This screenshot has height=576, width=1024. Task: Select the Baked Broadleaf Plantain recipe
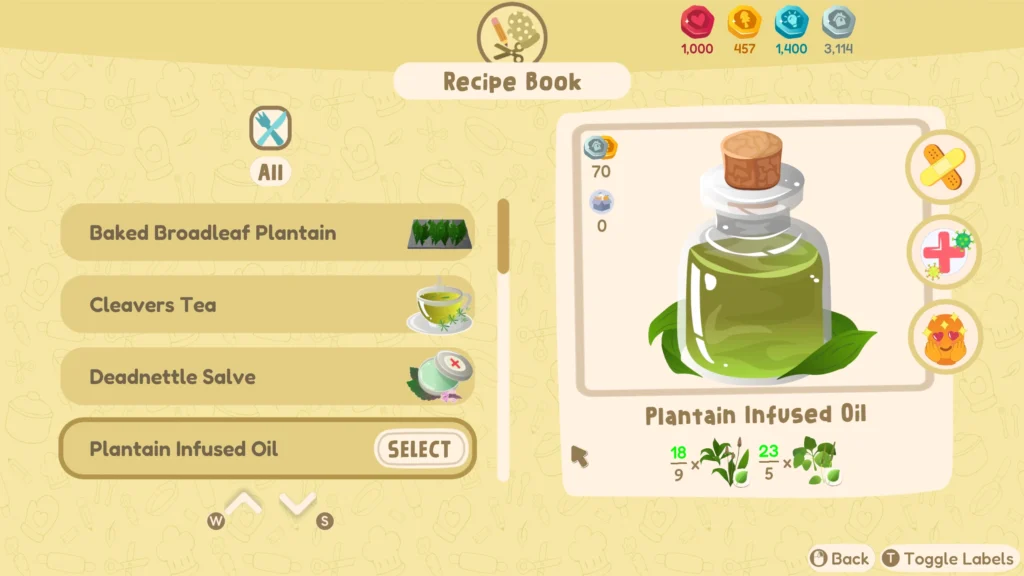(267, 233)
